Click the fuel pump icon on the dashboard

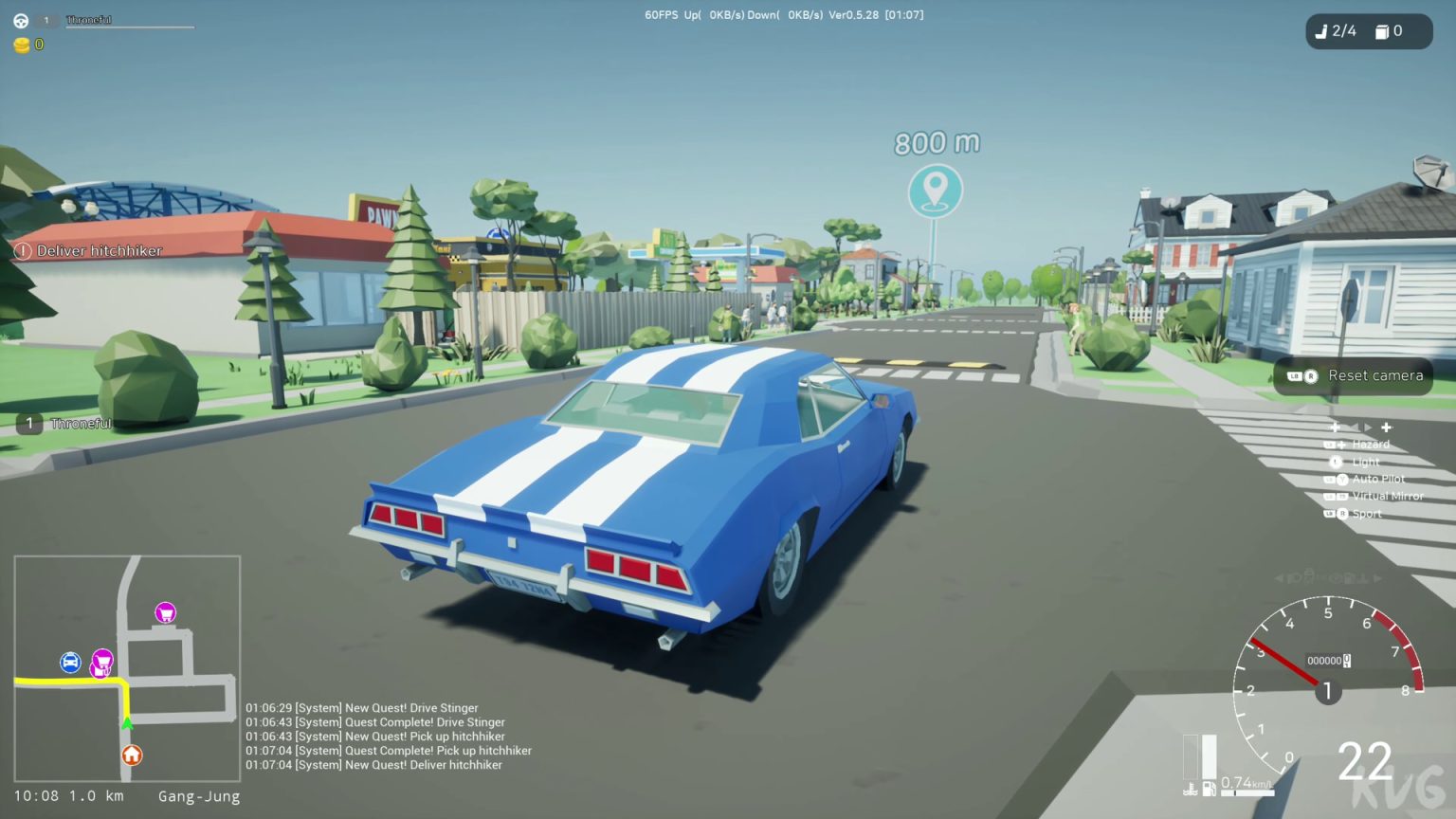click(1210, 789)
